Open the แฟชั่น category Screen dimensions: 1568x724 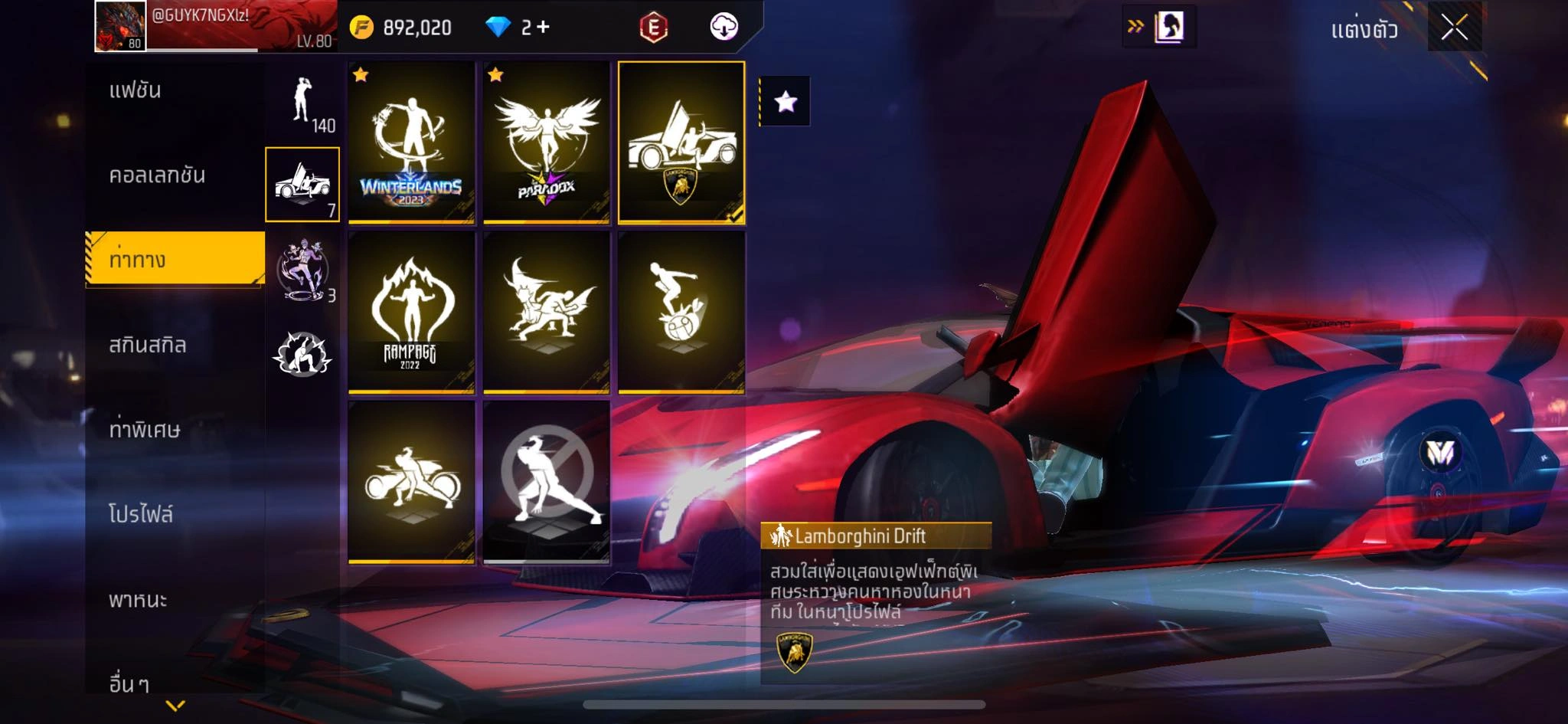(136, 90)
